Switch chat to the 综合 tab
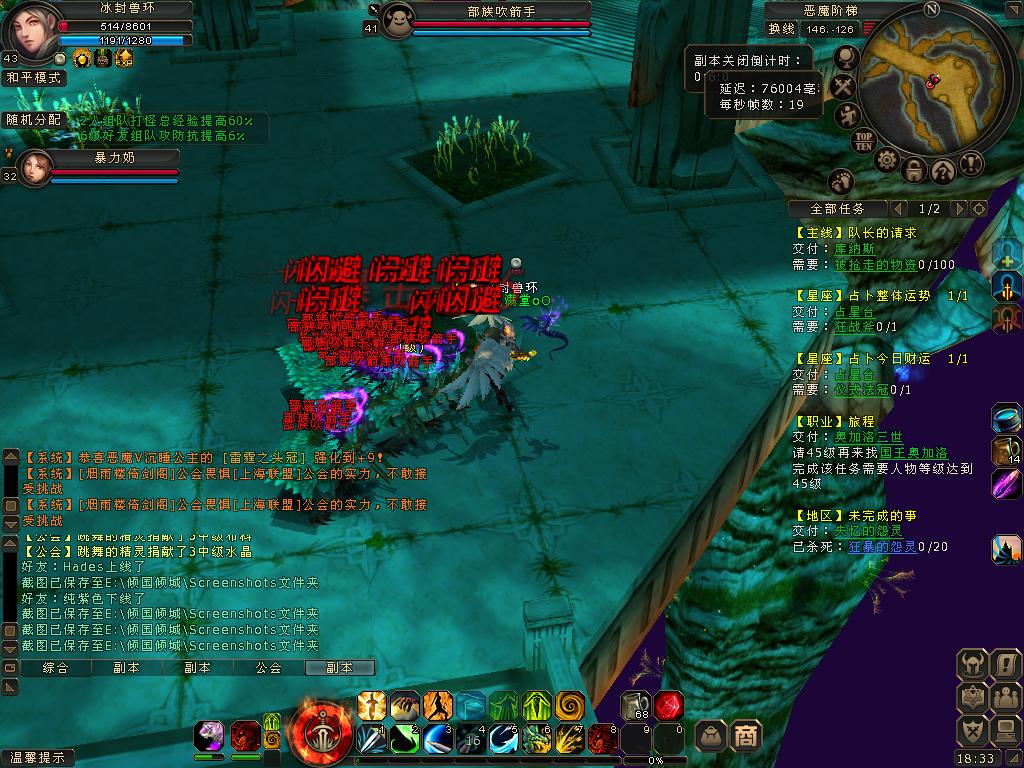Screen dimensions: 1024x768 click(x=56, y=668)
